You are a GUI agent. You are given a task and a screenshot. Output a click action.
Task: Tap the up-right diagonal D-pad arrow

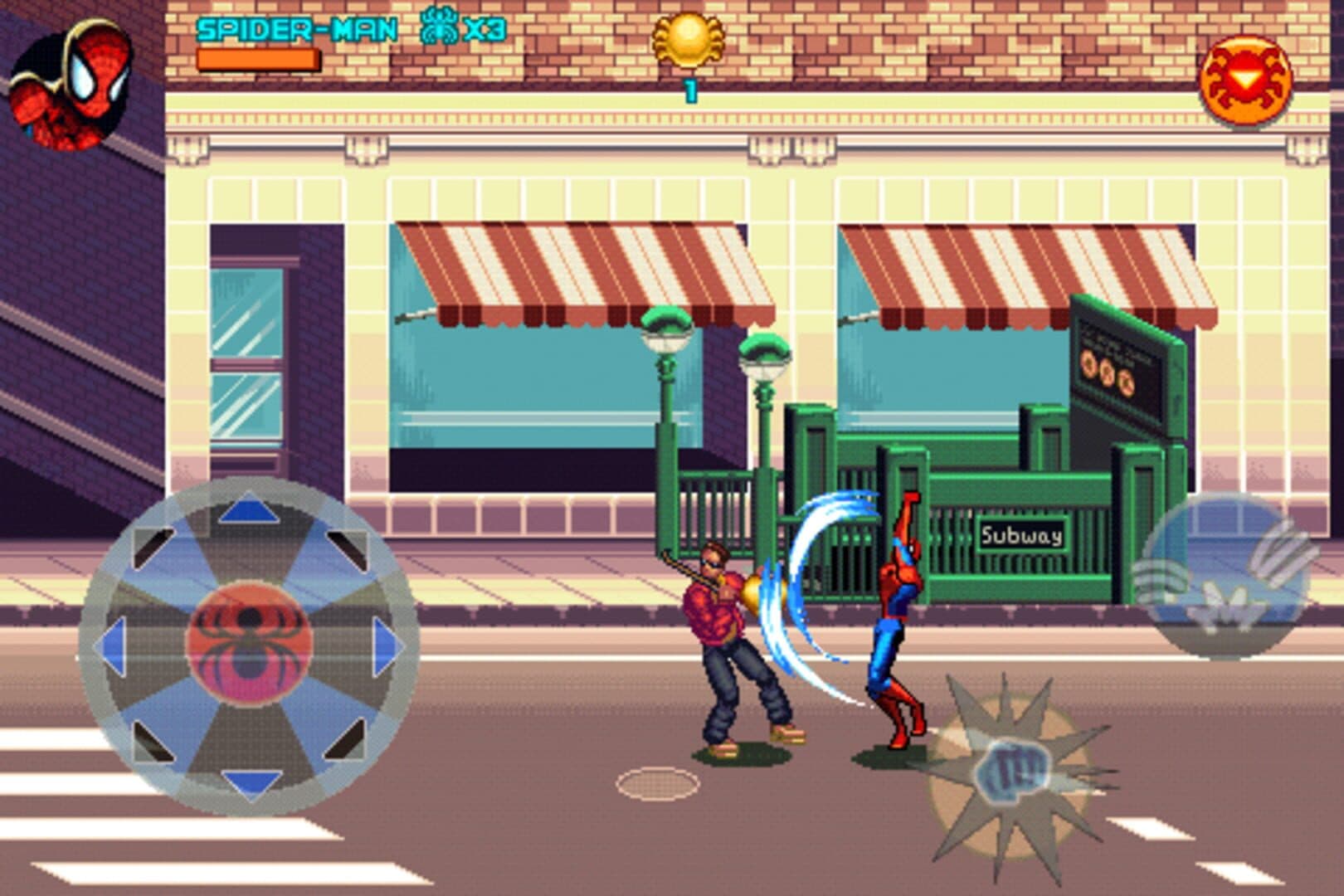[x=345, y=544]
